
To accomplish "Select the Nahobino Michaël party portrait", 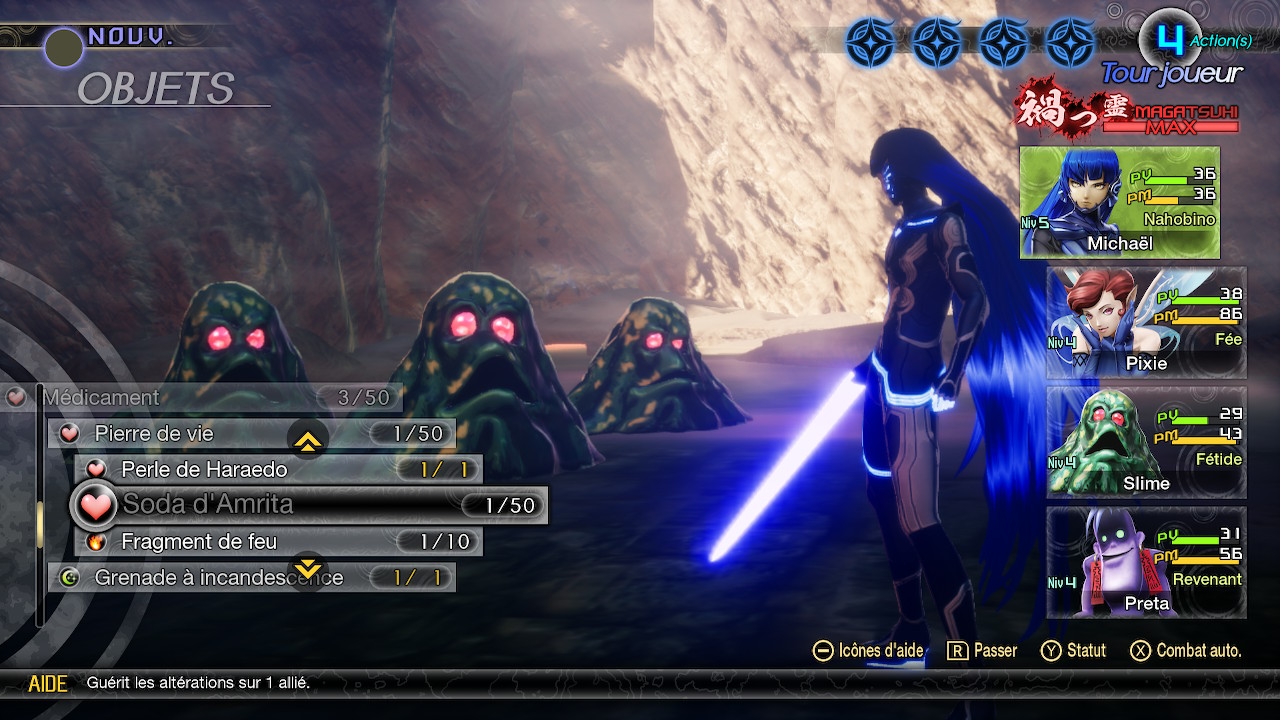I will [x=1119, y=203].
